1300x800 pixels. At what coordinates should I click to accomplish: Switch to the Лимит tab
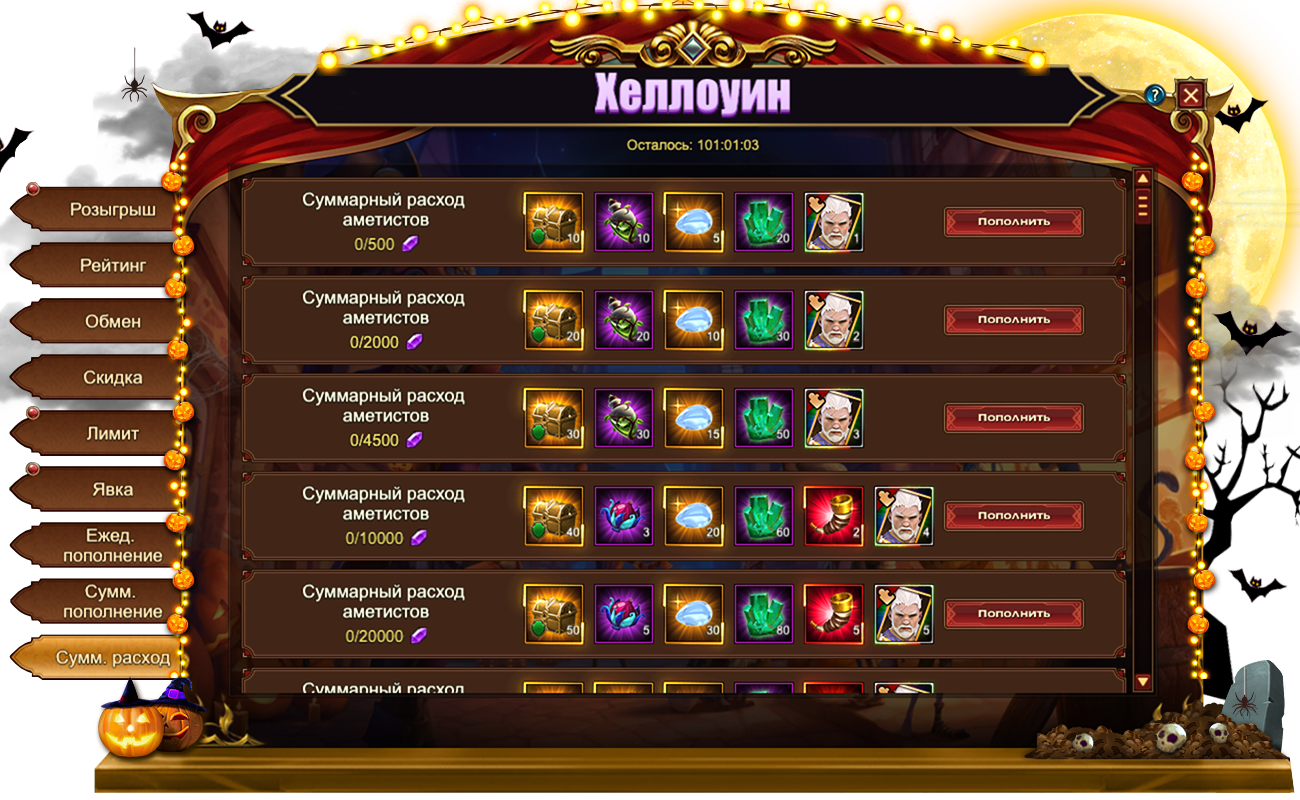[x=98, y=434]
